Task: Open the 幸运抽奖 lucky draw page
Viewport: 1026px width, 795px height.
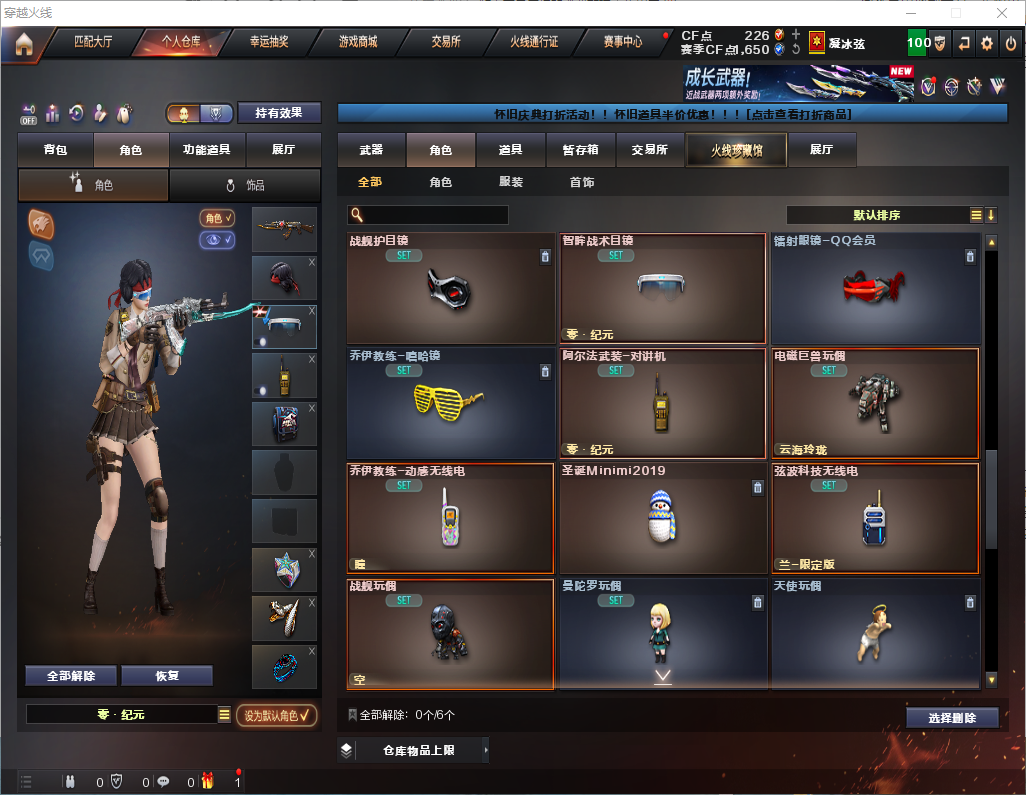Action: click(x=268, y=42)
